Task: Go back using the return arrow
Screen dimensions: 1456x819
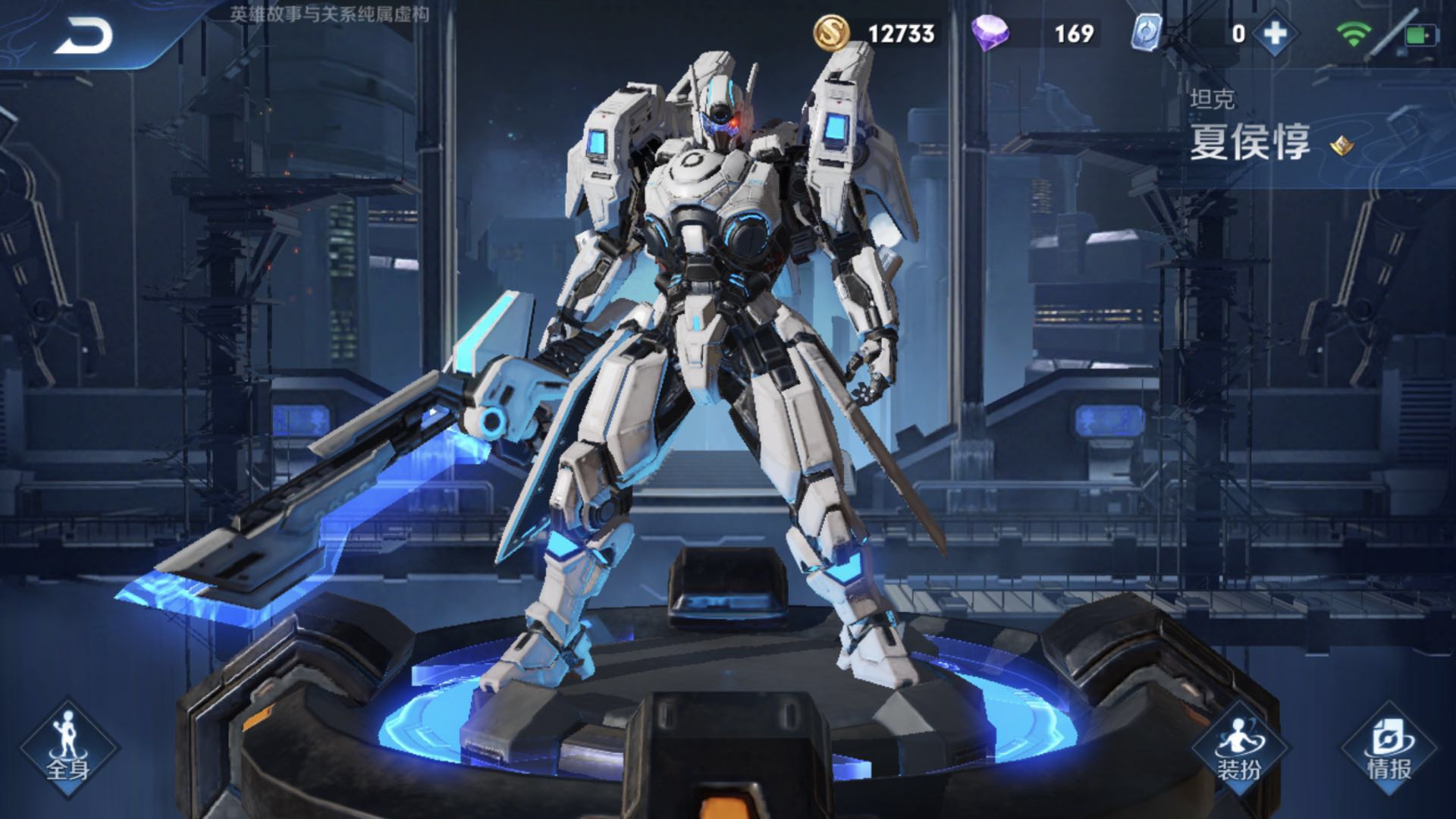Action: point(83,36)
